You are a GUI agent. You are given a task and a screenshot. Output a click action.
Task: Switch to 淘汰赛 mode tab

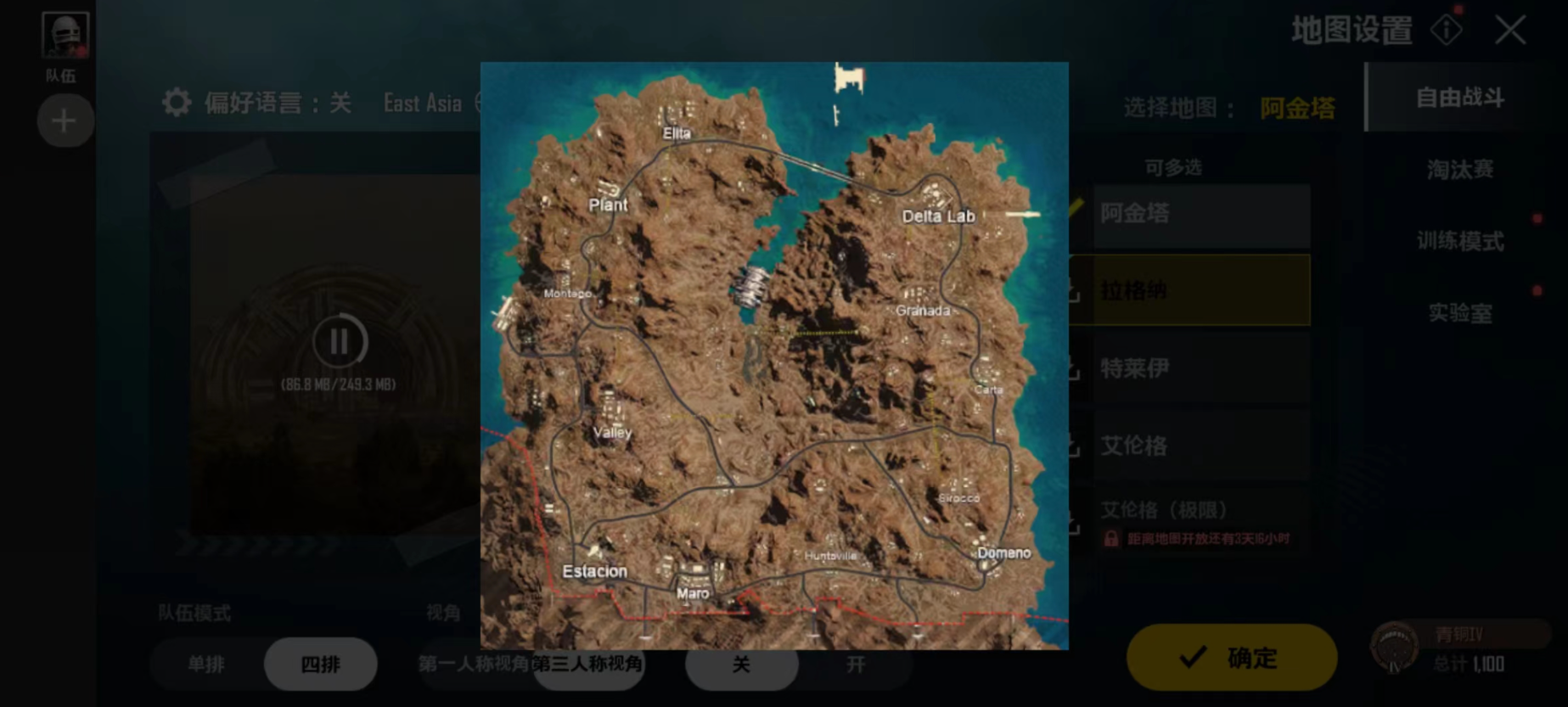pos(1459,170)
